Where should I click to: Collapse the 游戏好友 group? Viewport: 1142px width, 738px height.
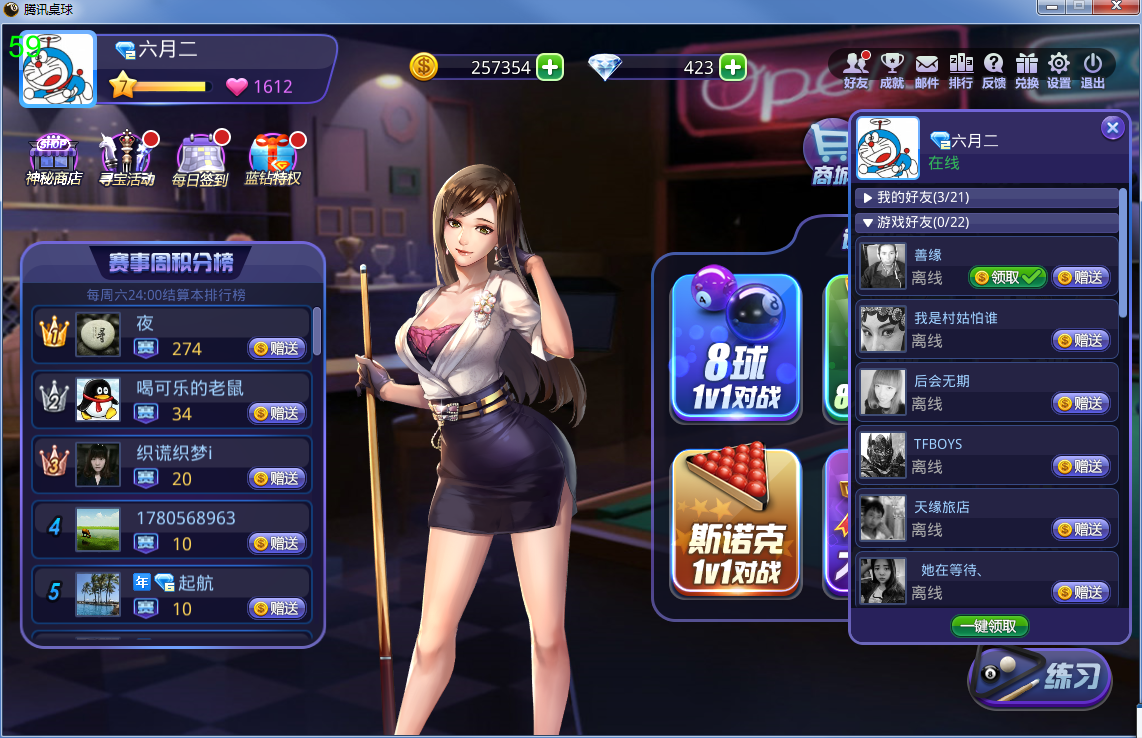click(x=922, y=222)
